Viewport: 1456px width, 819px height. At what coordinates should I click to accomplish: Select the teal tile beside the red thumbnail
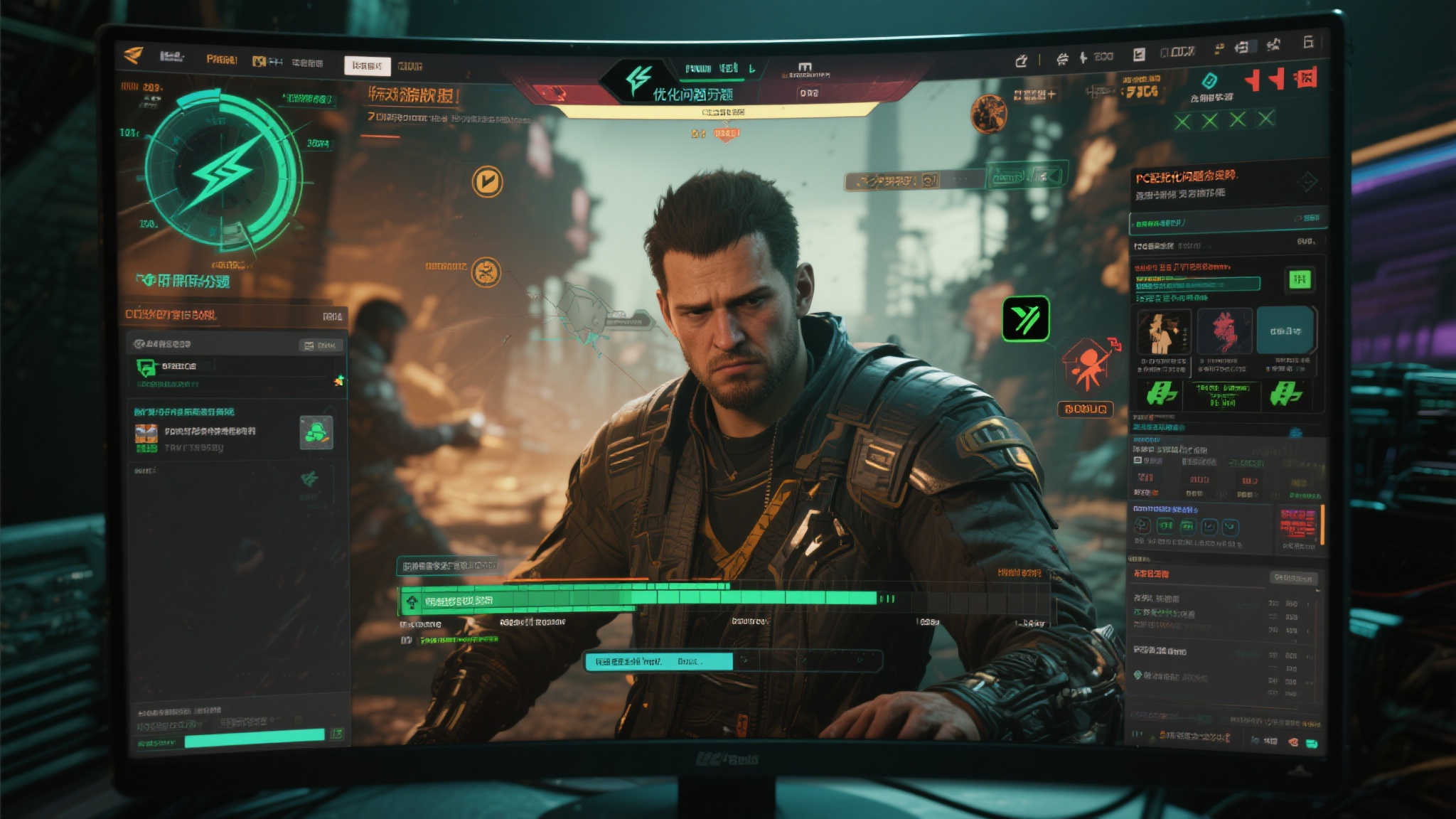1285,331
